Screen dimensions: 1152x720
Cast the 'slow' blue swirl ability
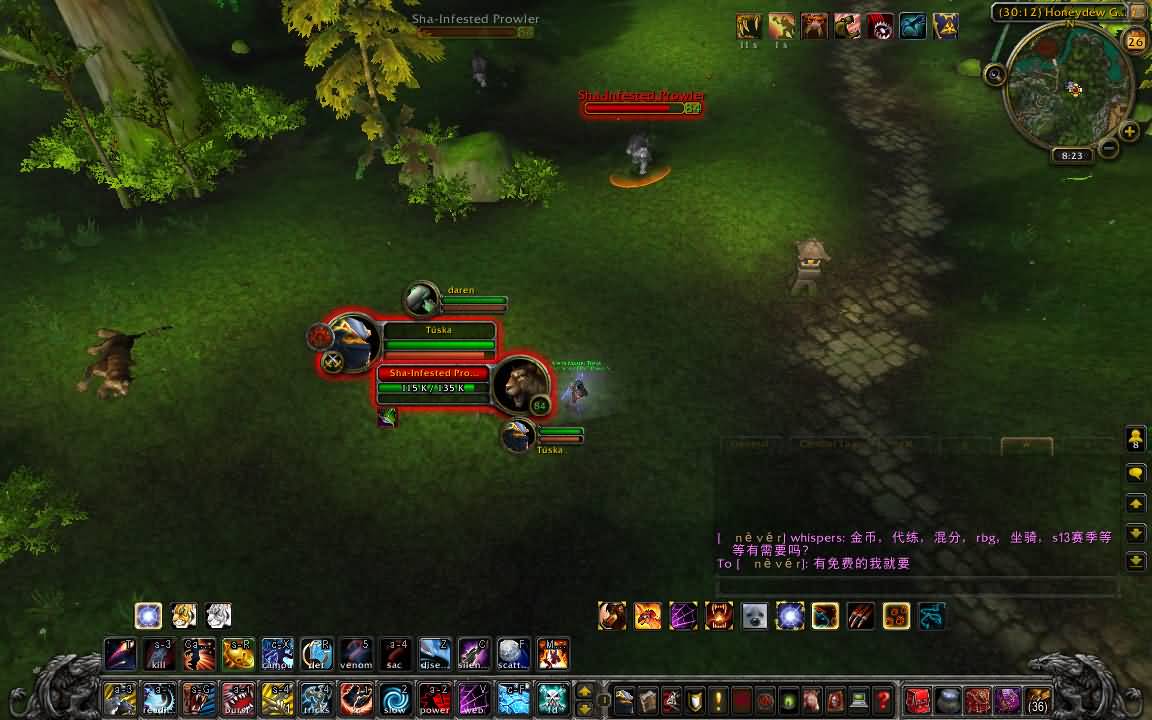pyautogui.click(x=395, y=697)
